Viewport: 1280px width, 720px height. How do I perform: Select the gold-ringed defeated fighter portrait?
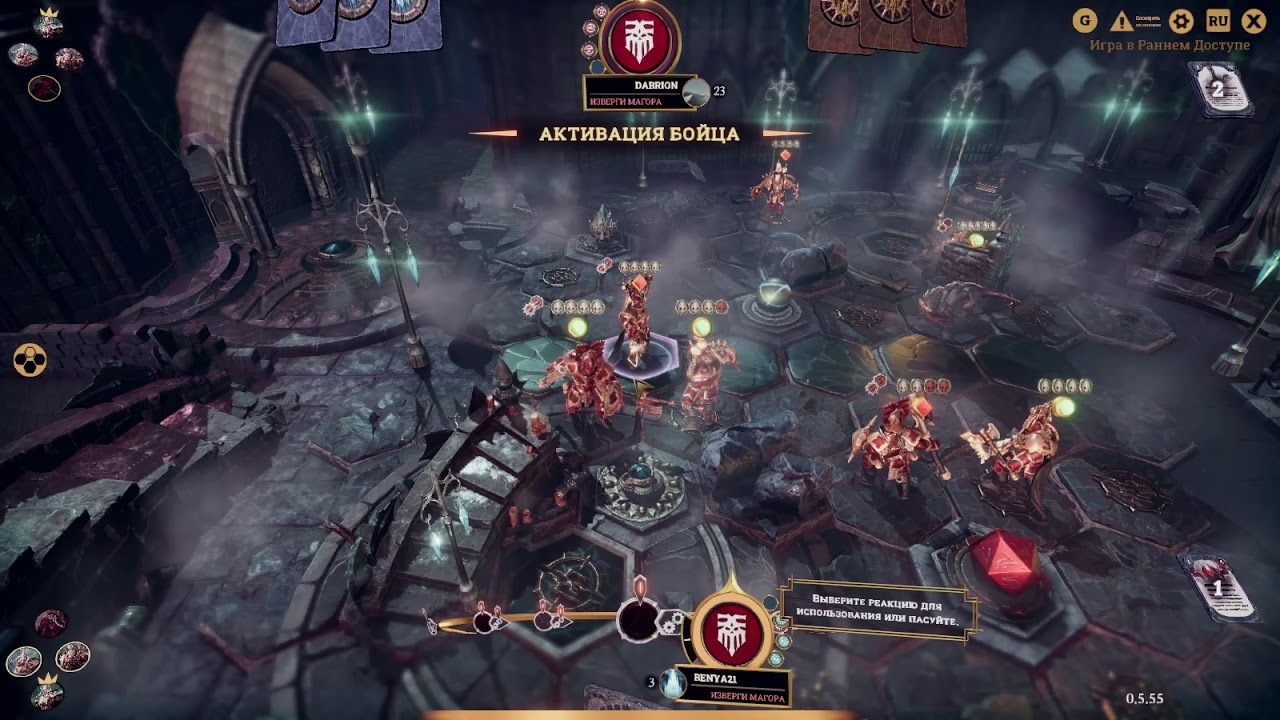coord(44,89)
